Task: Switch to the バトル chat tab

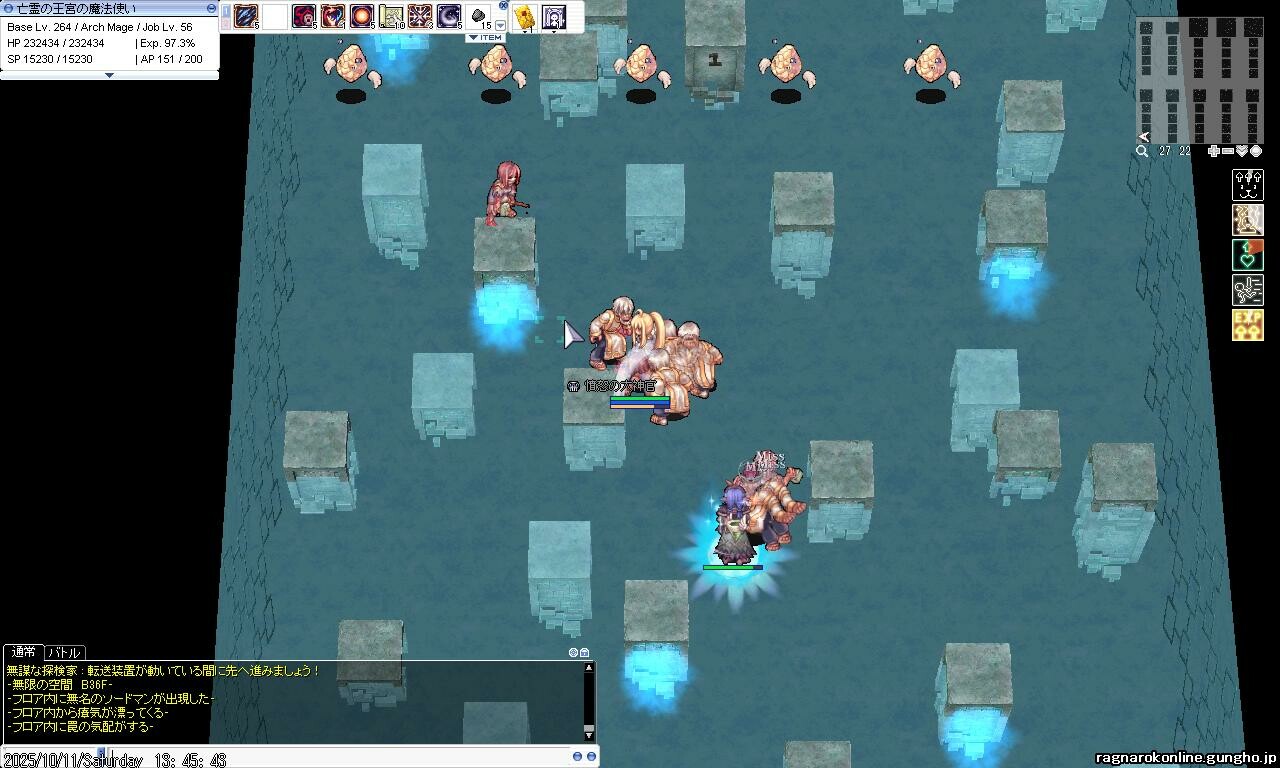Action: (x=65, y=652)
